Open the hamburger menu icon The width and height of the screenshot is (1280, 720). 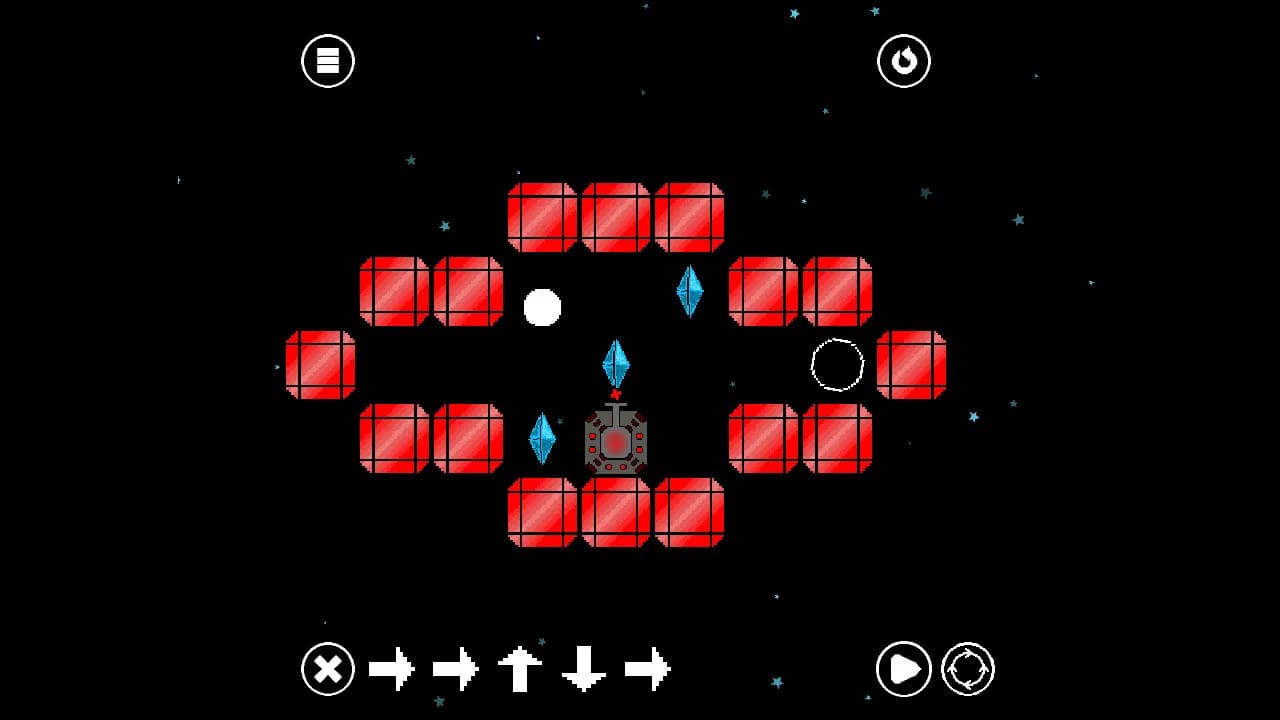[327, 60]
